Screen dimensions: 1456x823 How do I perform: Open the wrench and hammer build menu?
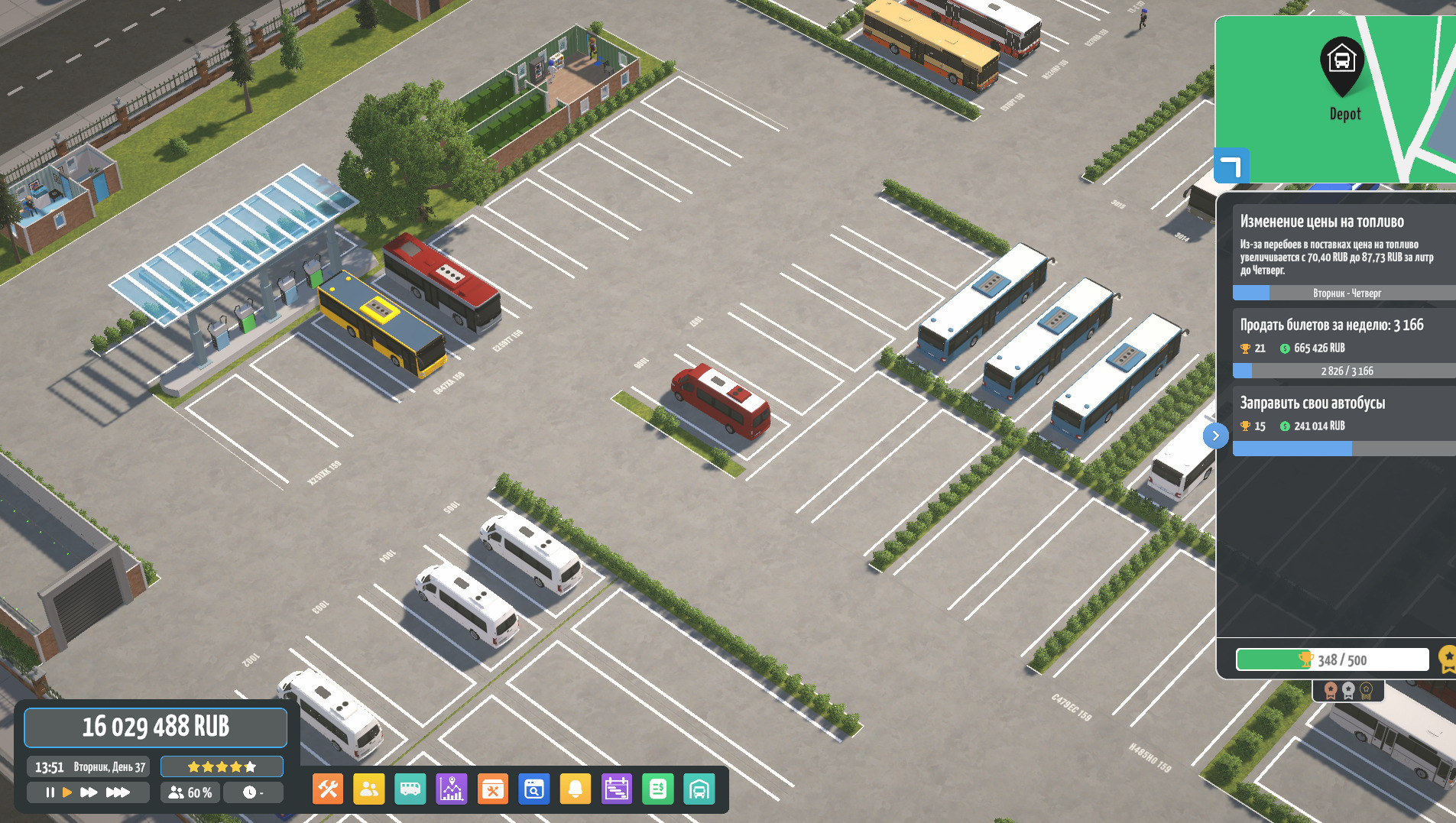[328, 789]
